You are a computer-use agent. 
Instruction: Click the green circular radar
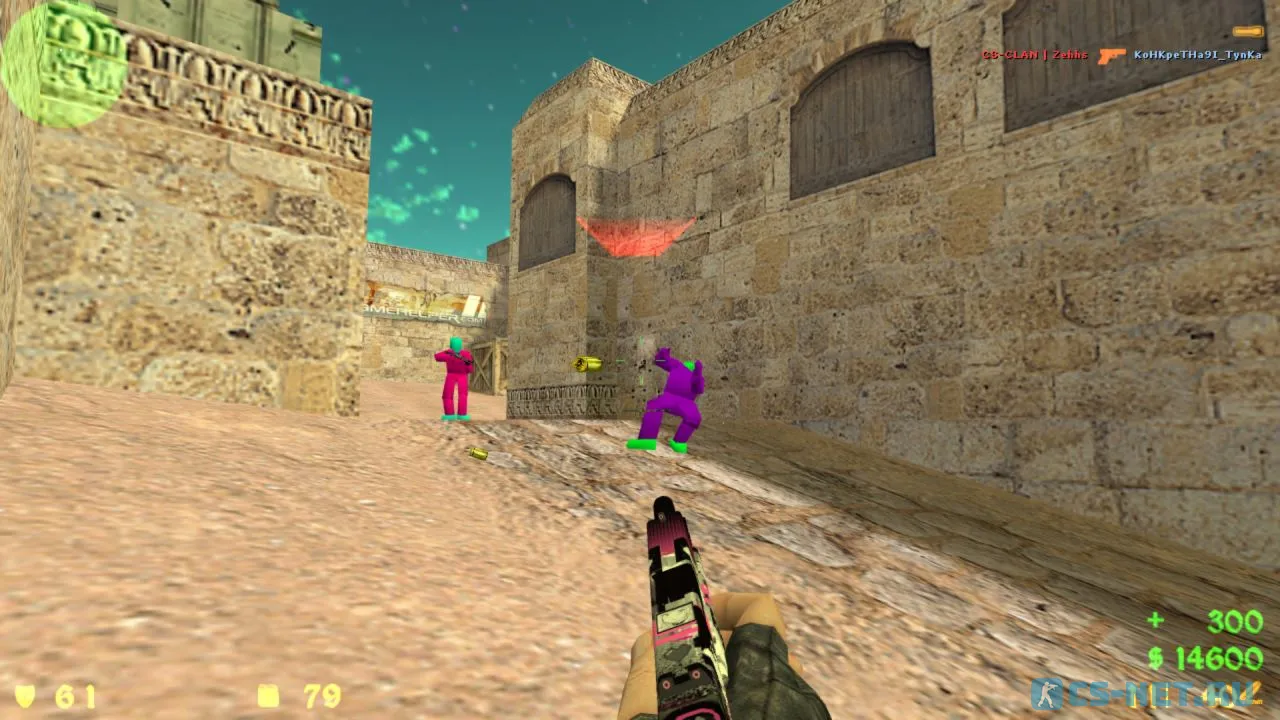[63, 63]
